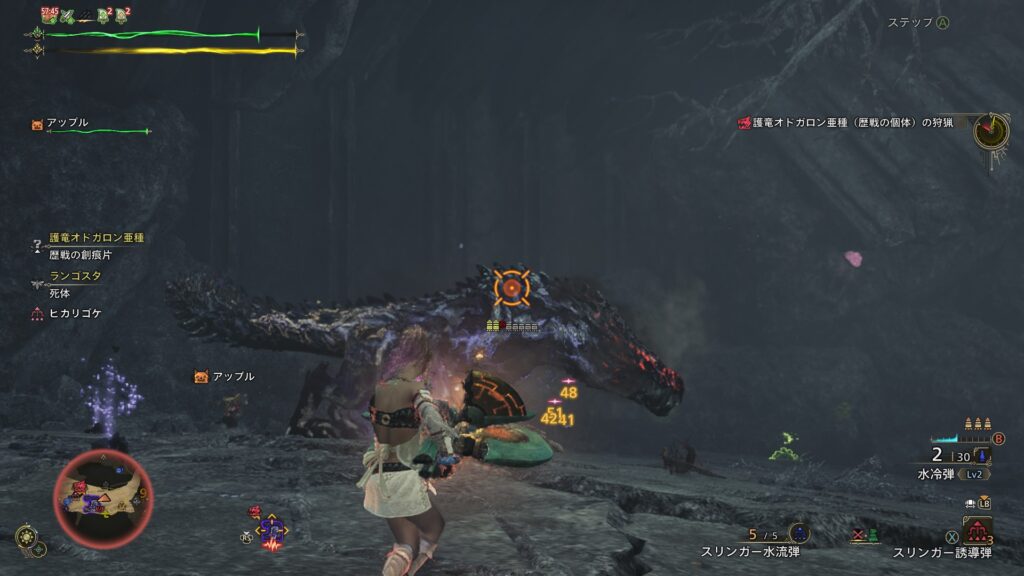Click the スリンガー水流弾 slinger ammo icon
Viewport: 1024px width, 576px height.
(799, 533)
